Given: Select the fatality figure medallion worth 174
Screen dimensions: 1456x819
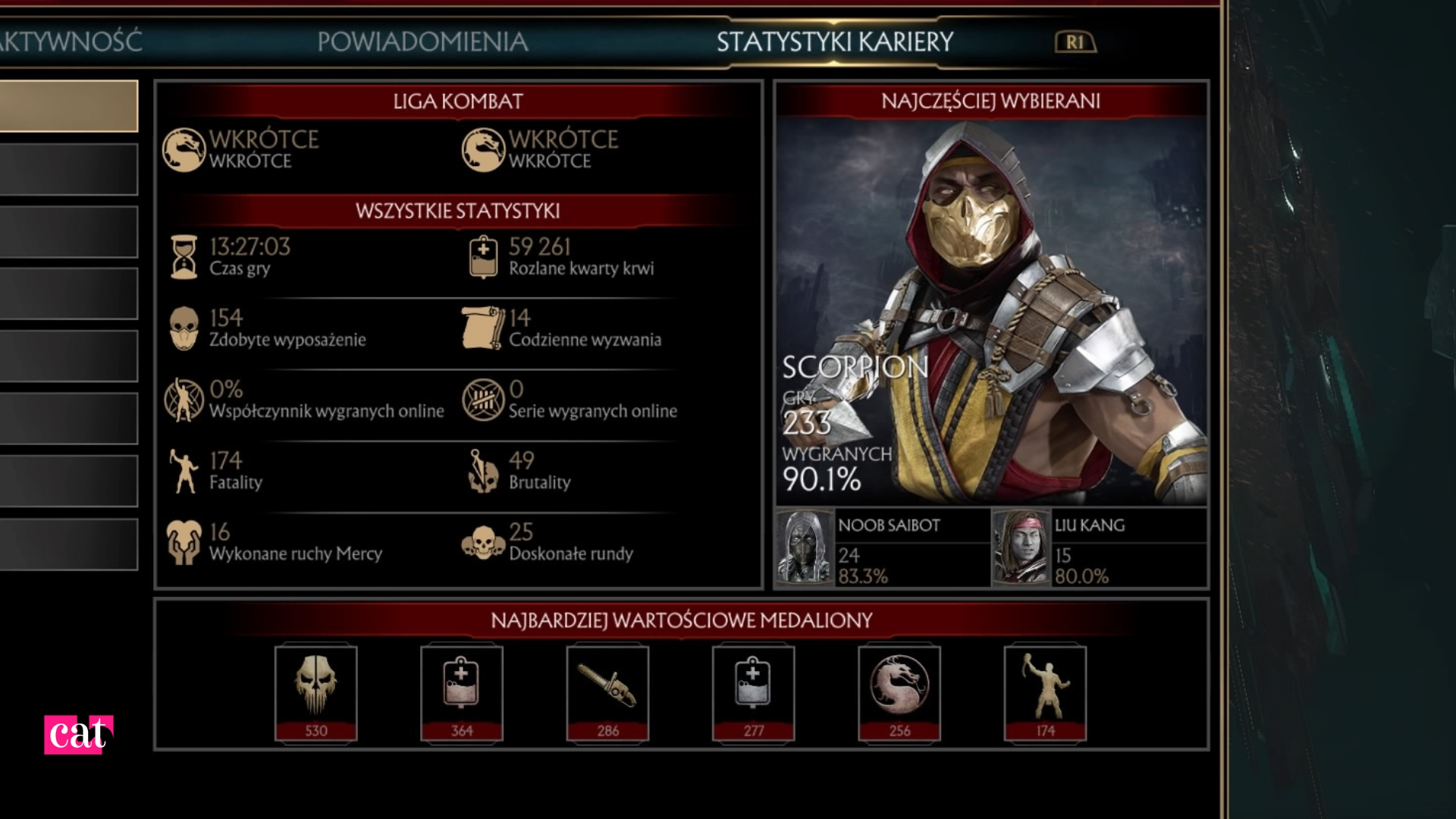Looking at the screenshot, I should tap(1045, 693).
